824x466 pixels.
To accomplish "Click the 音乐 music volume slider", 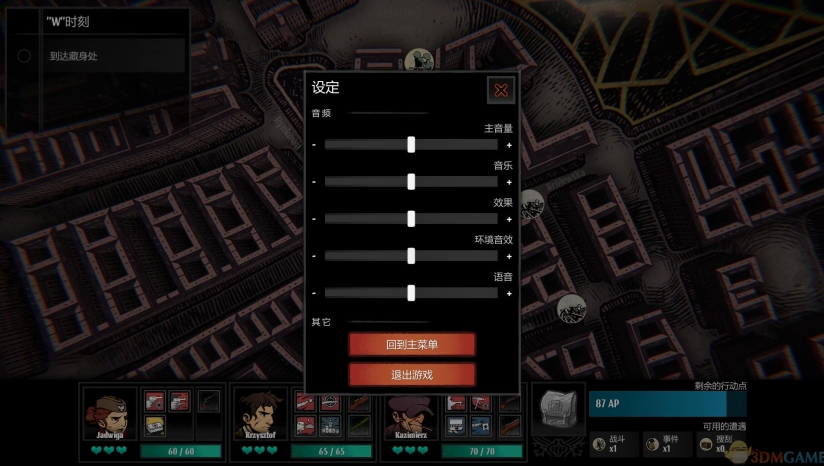I will click(411, 182).
